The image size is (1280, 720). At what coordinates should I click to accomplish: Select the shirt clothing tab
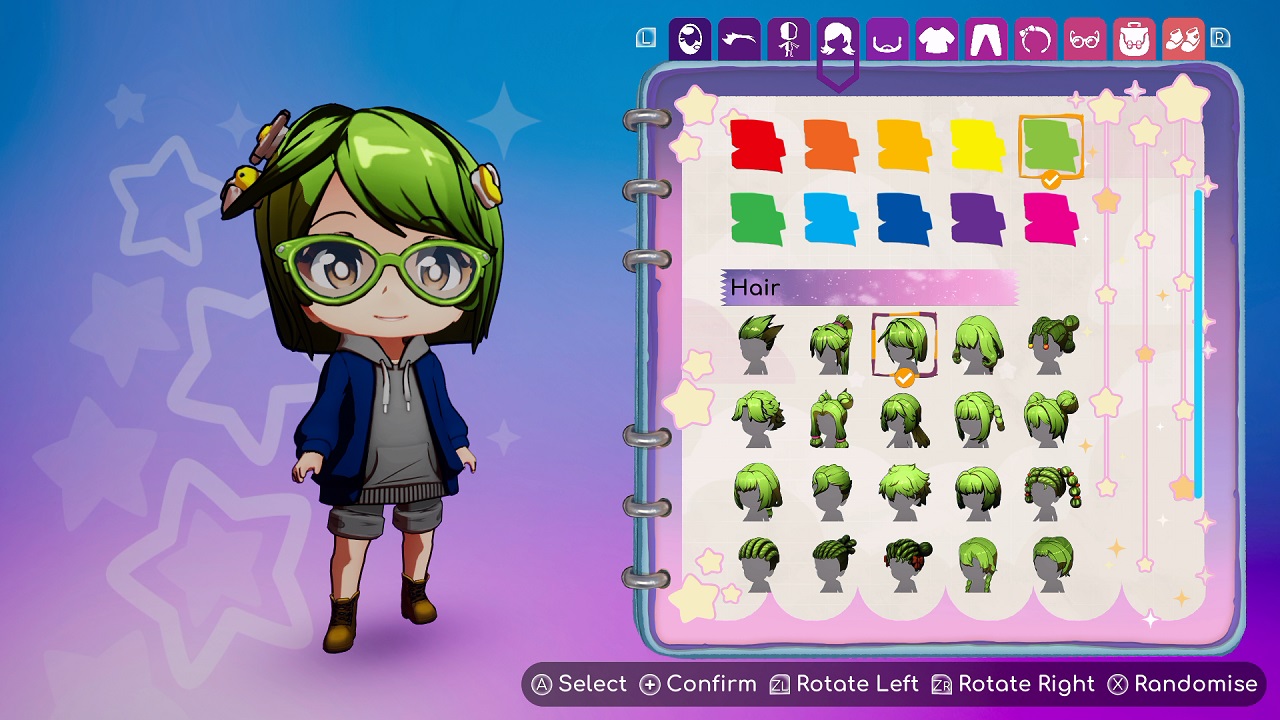coord(936,40)
